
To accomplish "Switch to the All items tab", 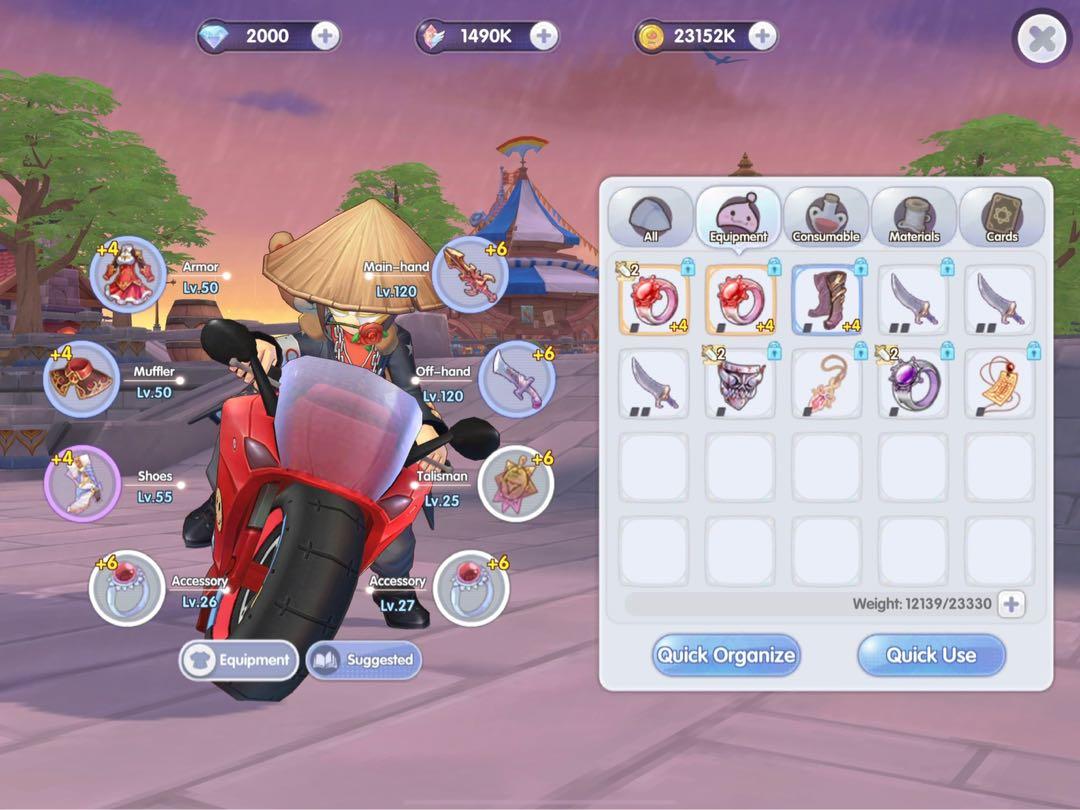I will [650, 217].
